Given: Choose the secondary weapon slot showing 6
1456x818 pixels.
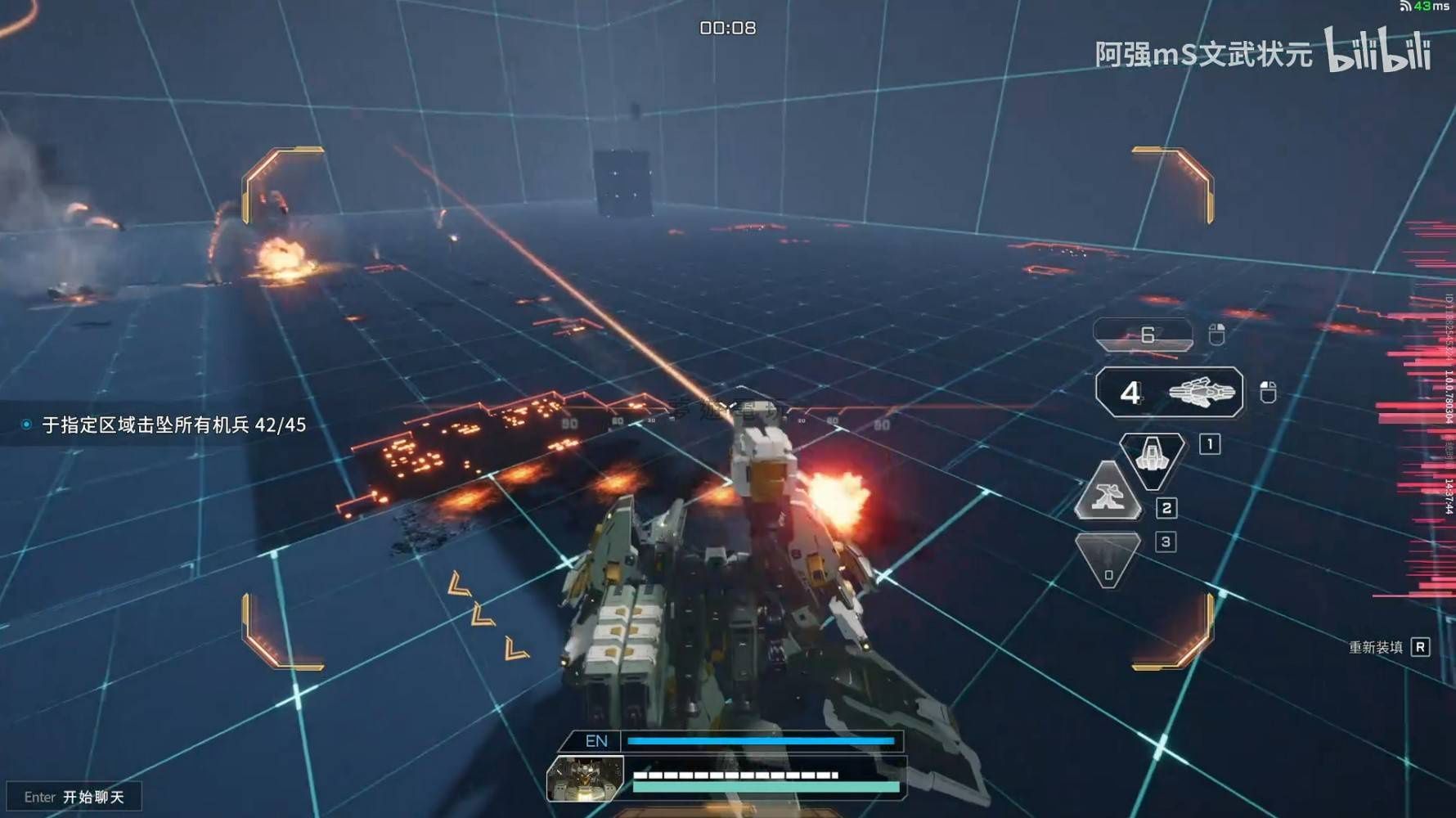Looking at the screenshot, I should [1144, 335].
